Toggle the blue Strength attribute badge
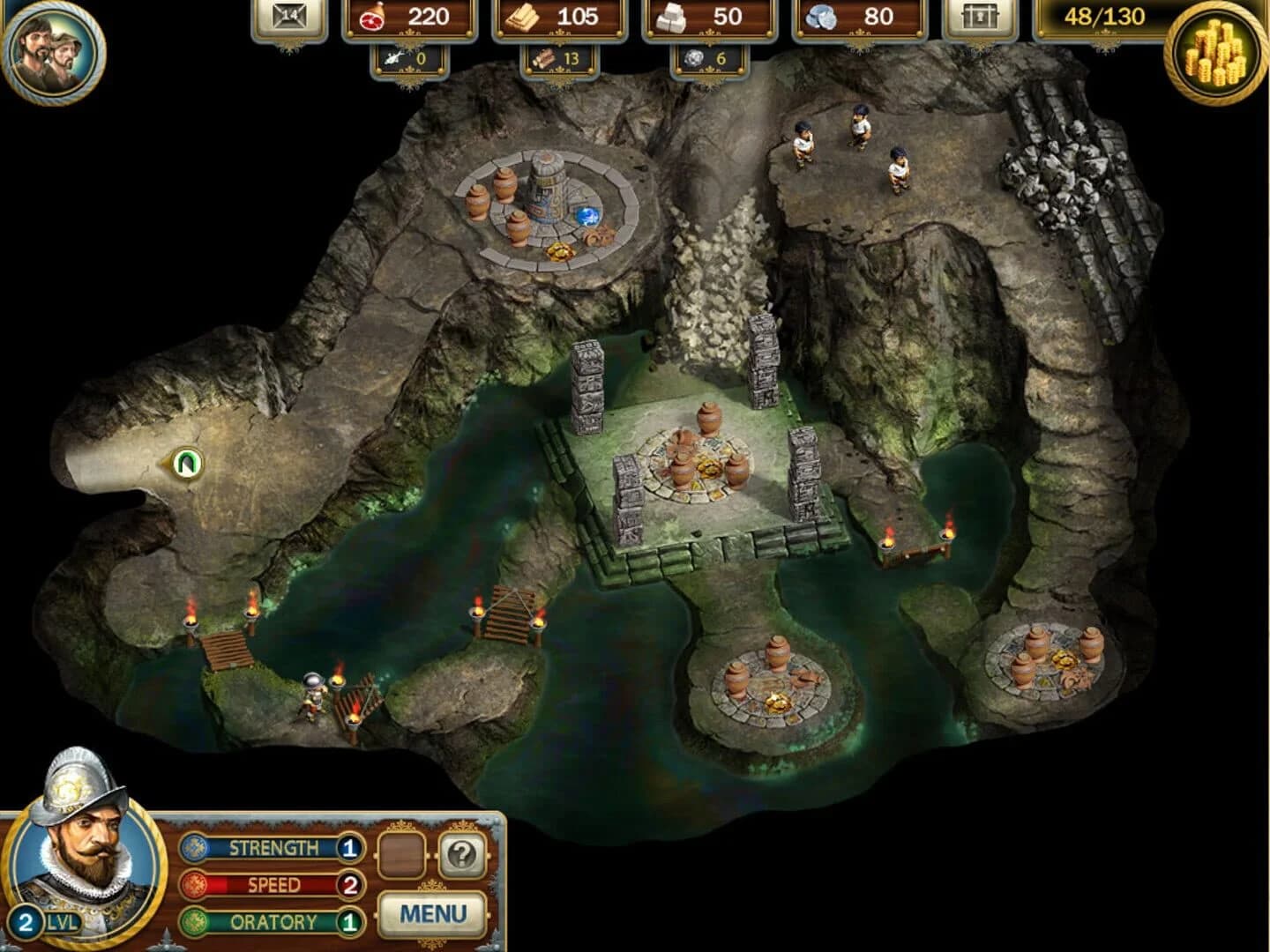Viewport: 1270px width, 952px height. point(196,849)
